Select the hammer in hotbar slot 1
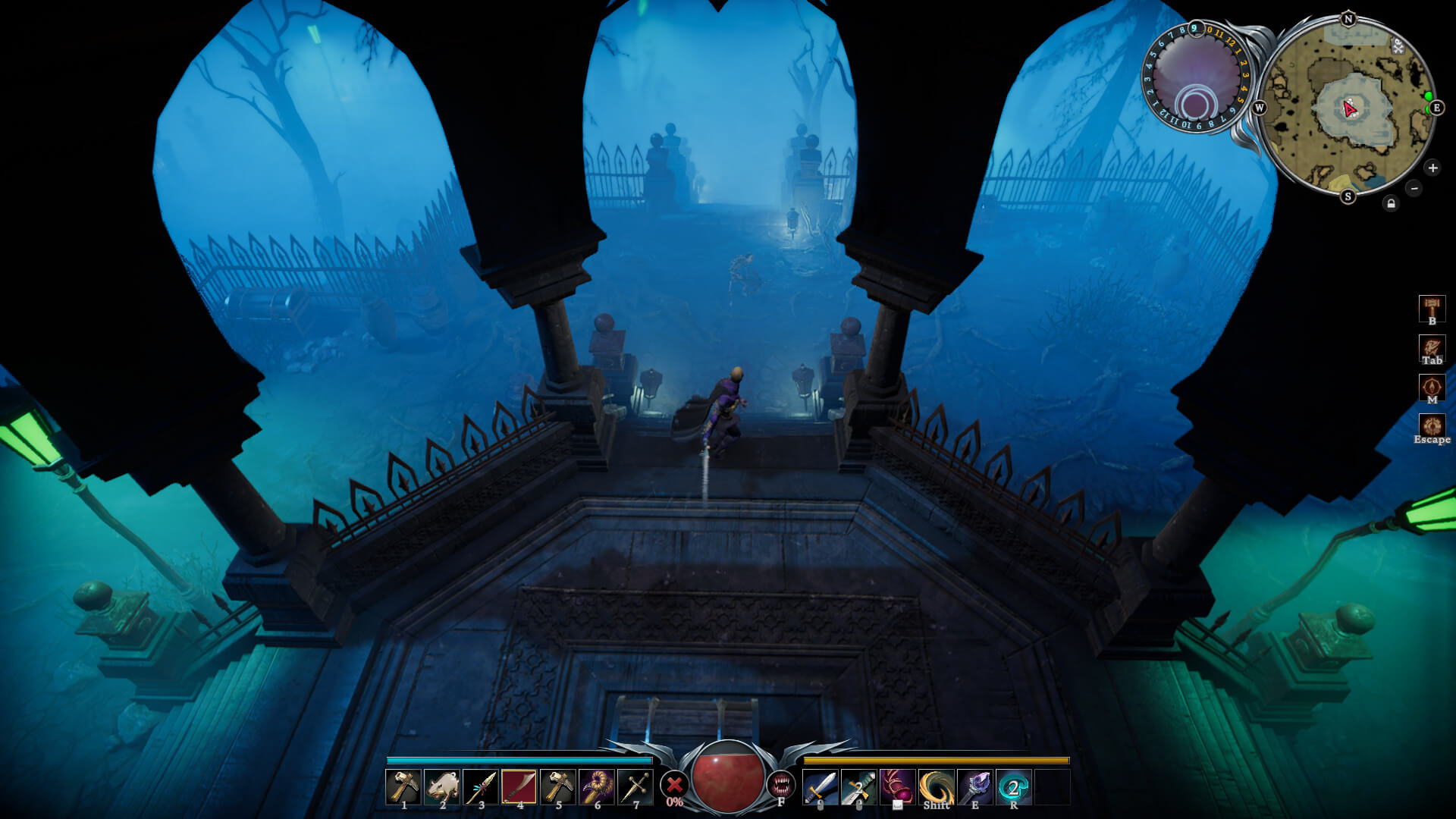Viewport: 1456px width, 819px height. [x=404, y=783]
